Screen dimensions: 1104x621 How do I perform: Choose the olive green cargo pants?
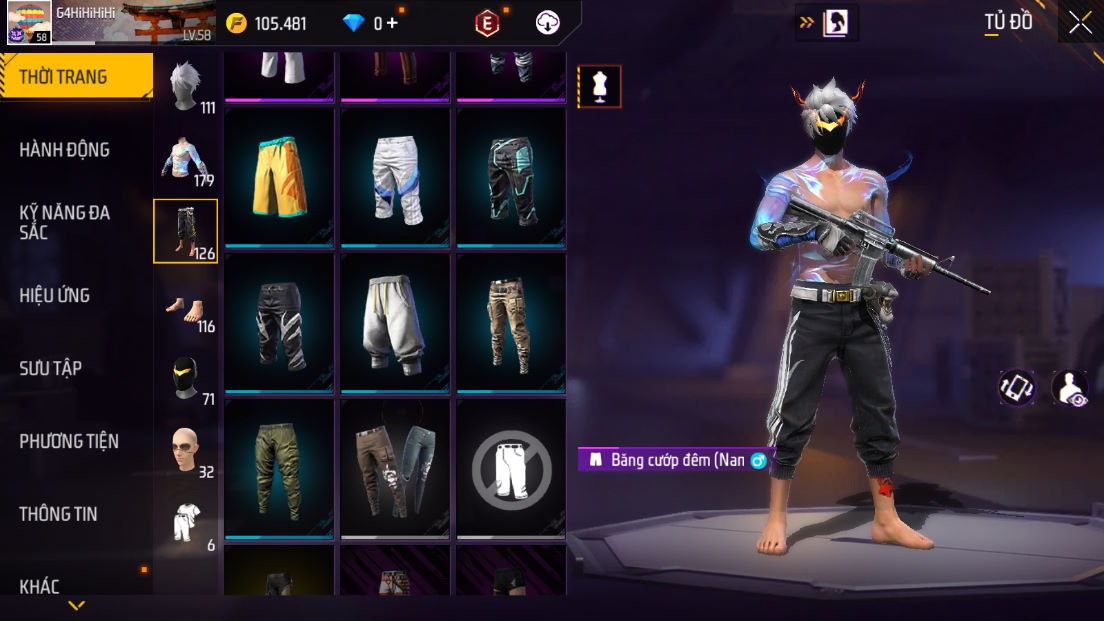pos(280,468)
